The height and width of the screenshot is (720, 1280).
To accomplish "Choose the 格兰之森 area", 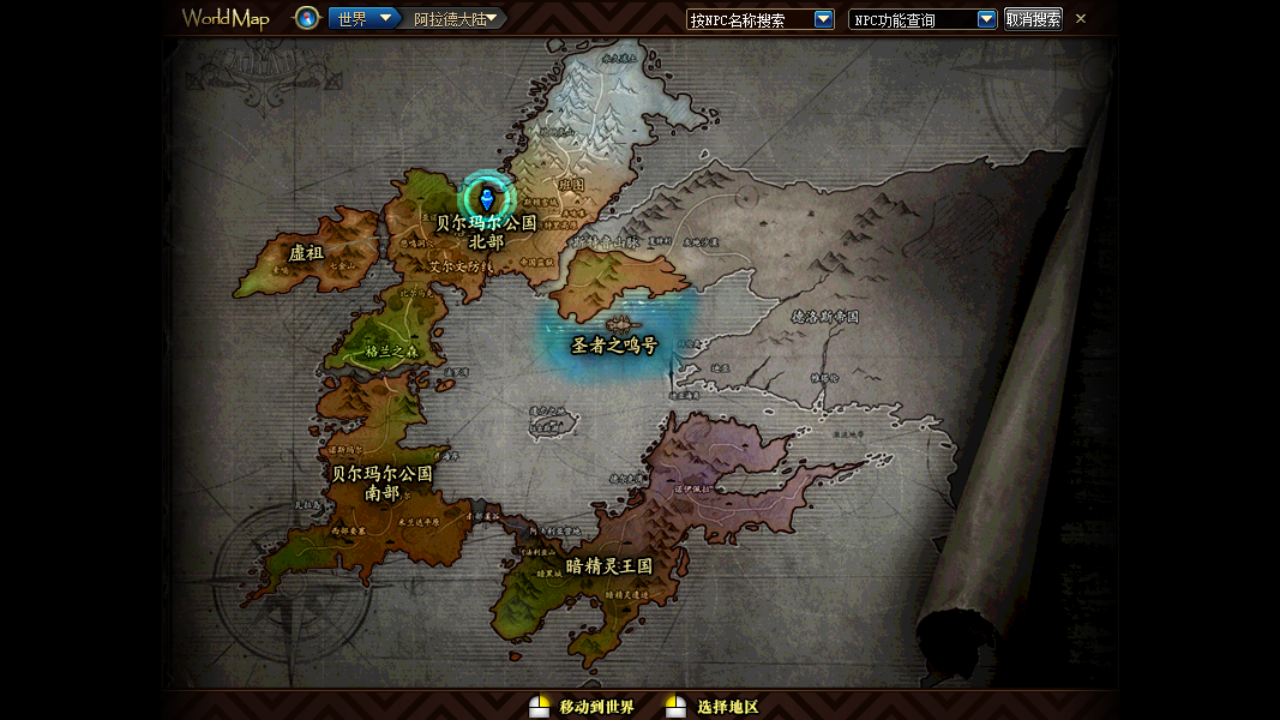I will click(x=391, y=351).
